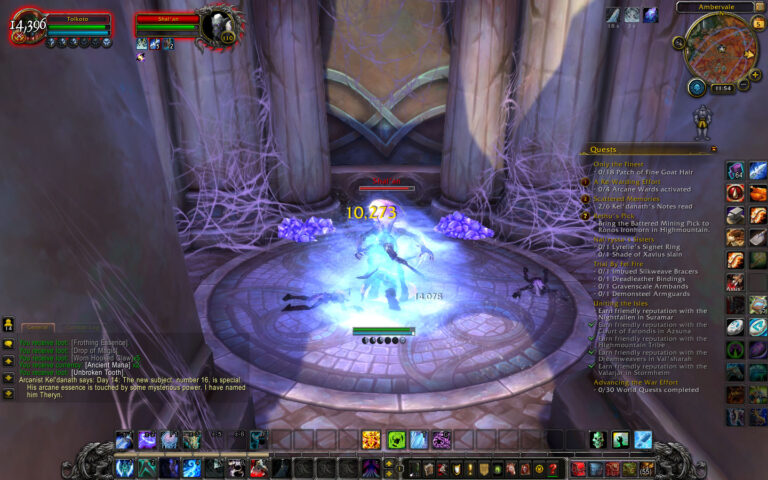Open the chat window tab

[38, 327]
